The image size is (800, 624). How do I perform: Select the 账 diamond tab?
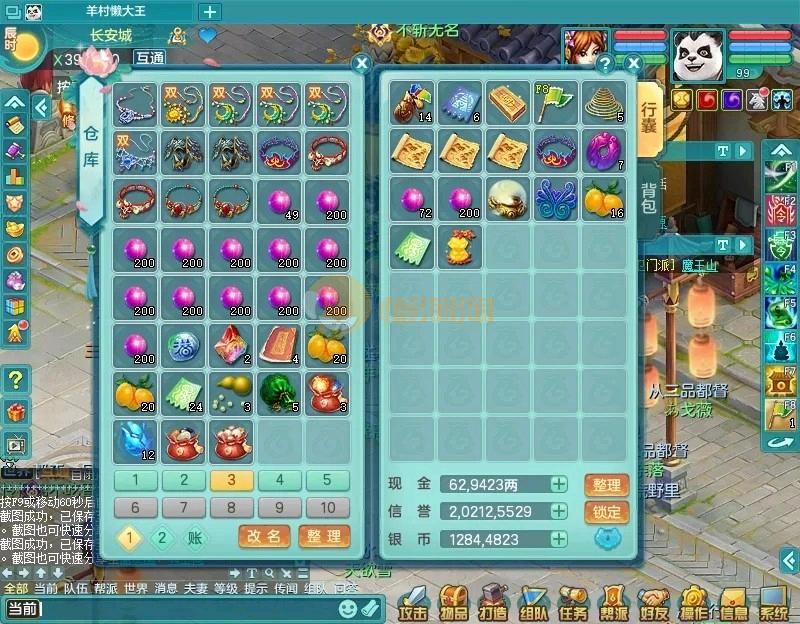tap(195, 538)
